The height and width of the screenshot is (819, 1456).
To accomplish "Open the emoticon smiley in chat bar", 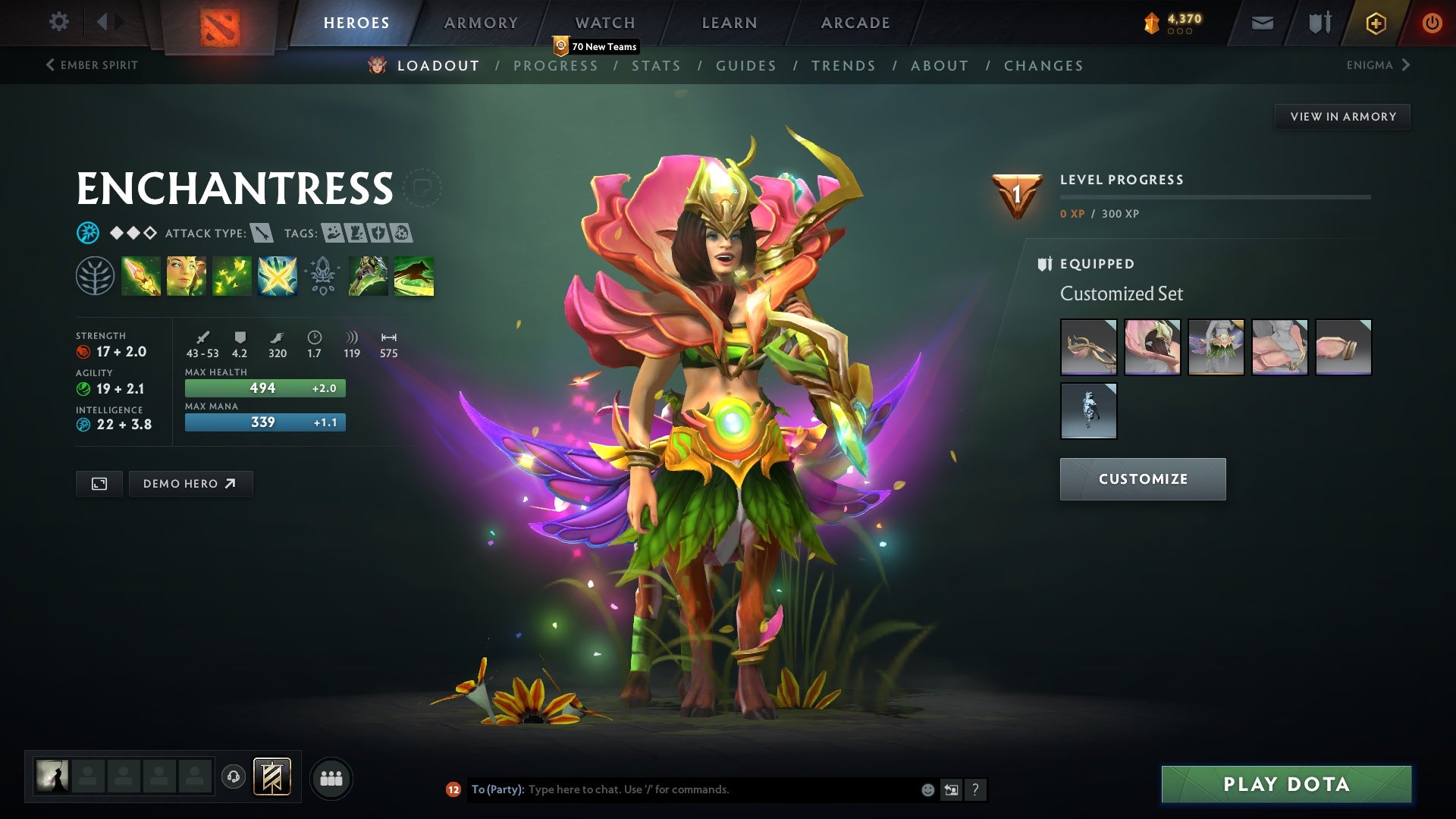I will click(927, 789).
